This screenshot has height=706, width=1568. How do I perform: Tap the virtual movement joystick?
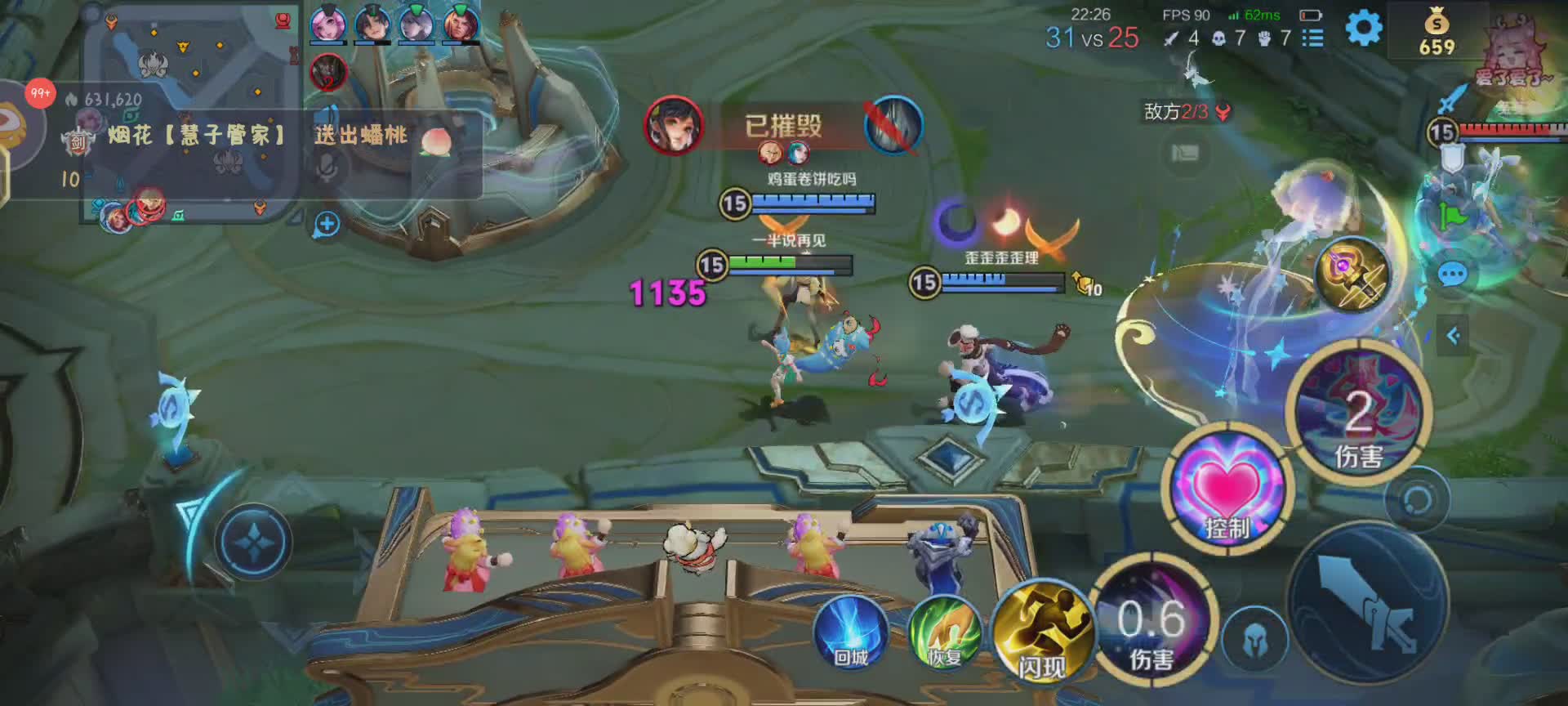tap(253, 542)
